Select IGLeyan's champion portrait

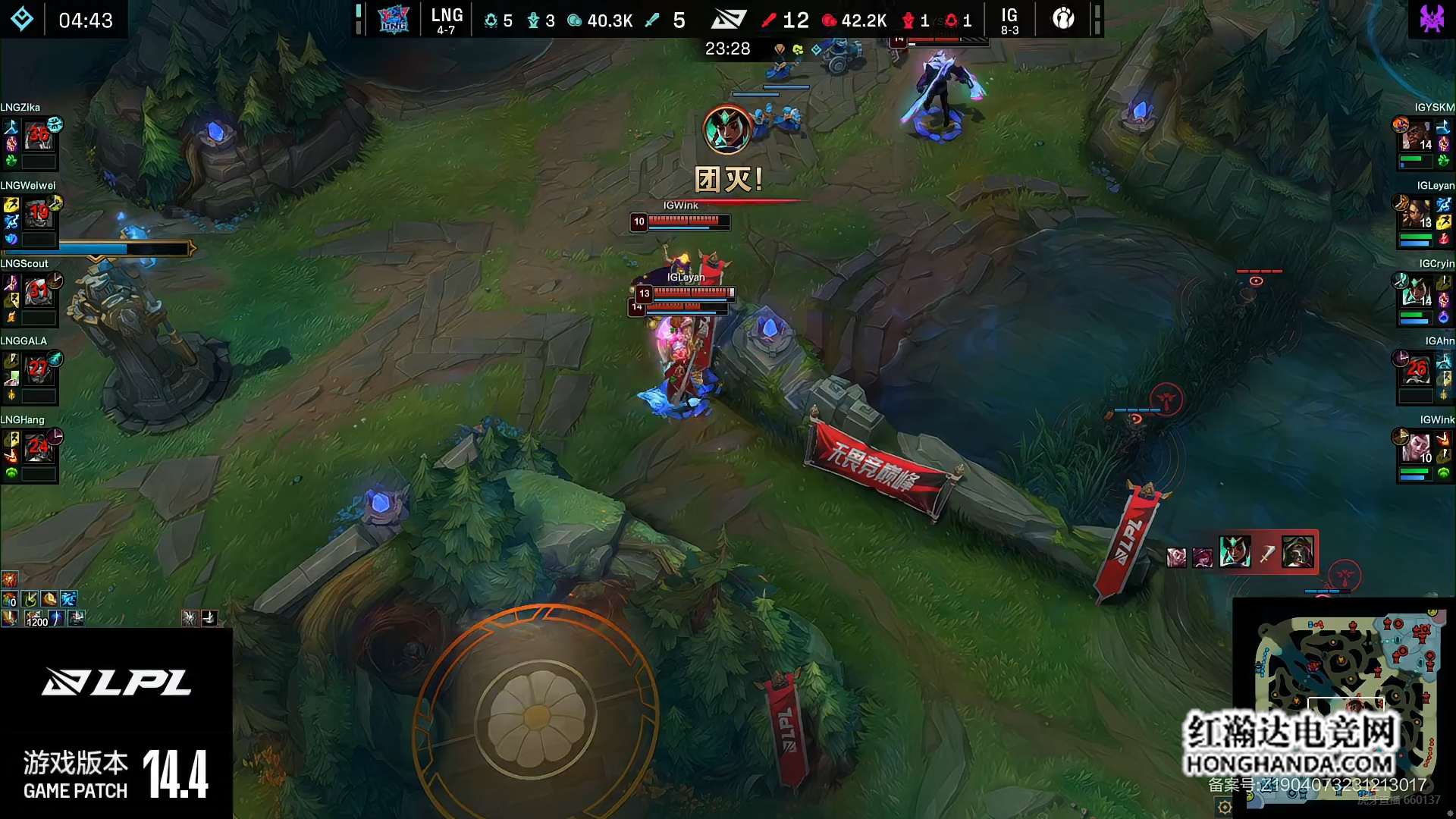1417,214
